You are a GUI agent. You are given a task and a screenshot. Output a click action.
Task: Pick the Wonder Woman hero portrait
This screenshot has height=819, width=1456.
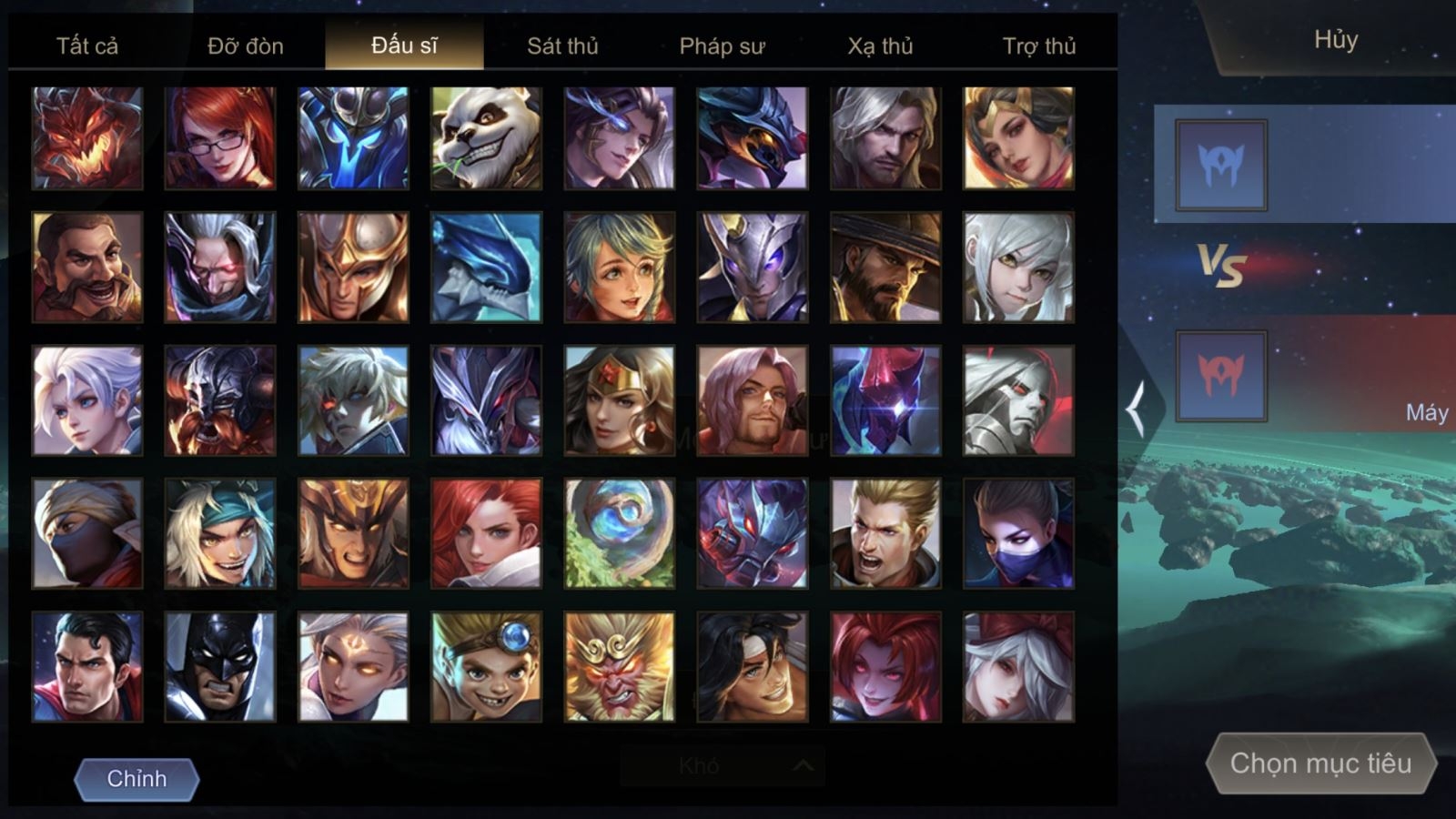tap(619, 400)
